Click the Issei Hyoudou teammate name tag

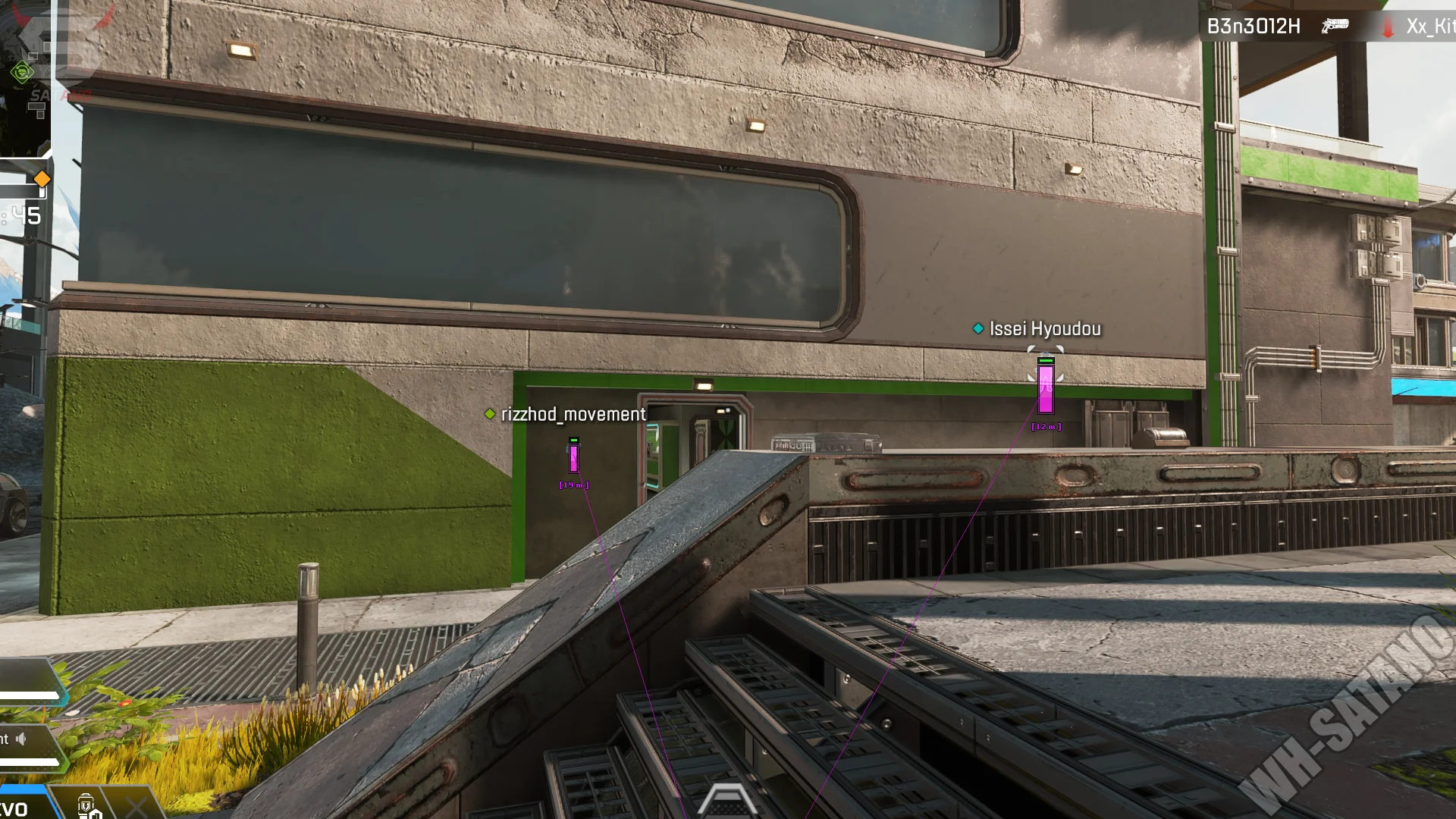1044,329
